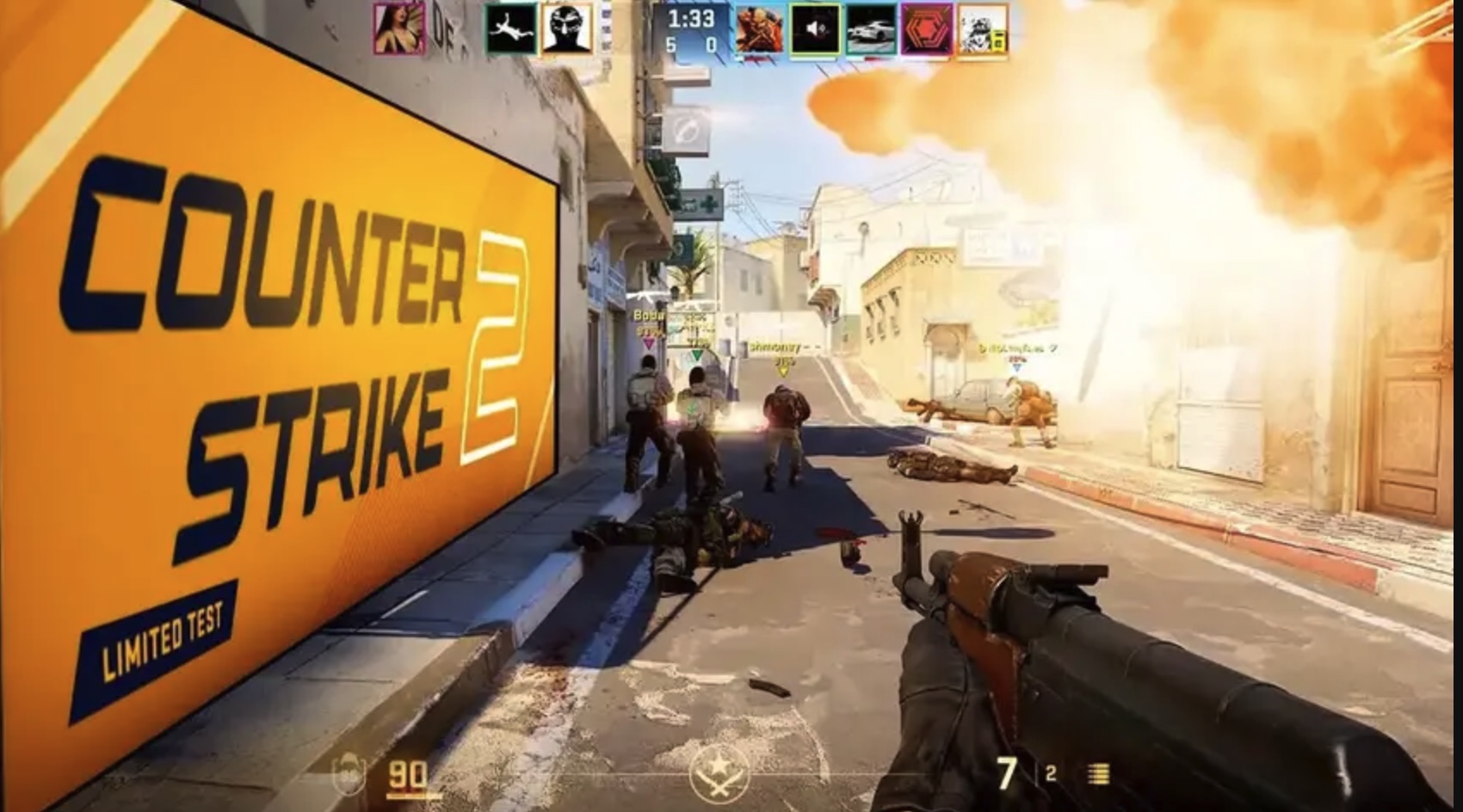
Task: Pick the white sports car avatar
Action: (870, 30)
